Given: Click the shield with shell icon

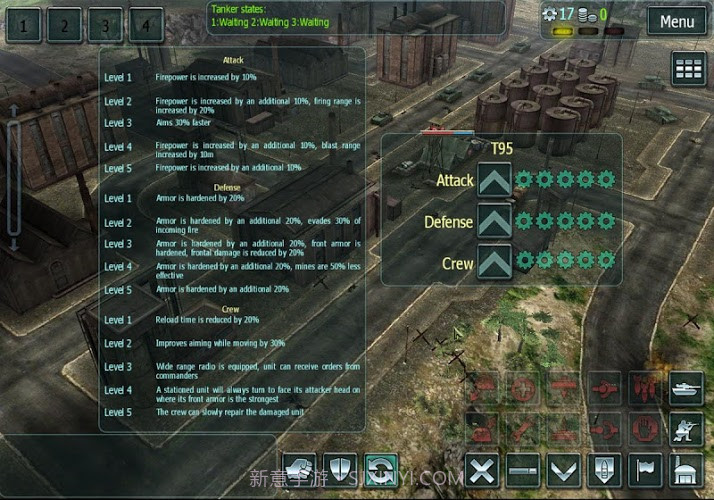Looking at the screenshot, I should 606,469.
